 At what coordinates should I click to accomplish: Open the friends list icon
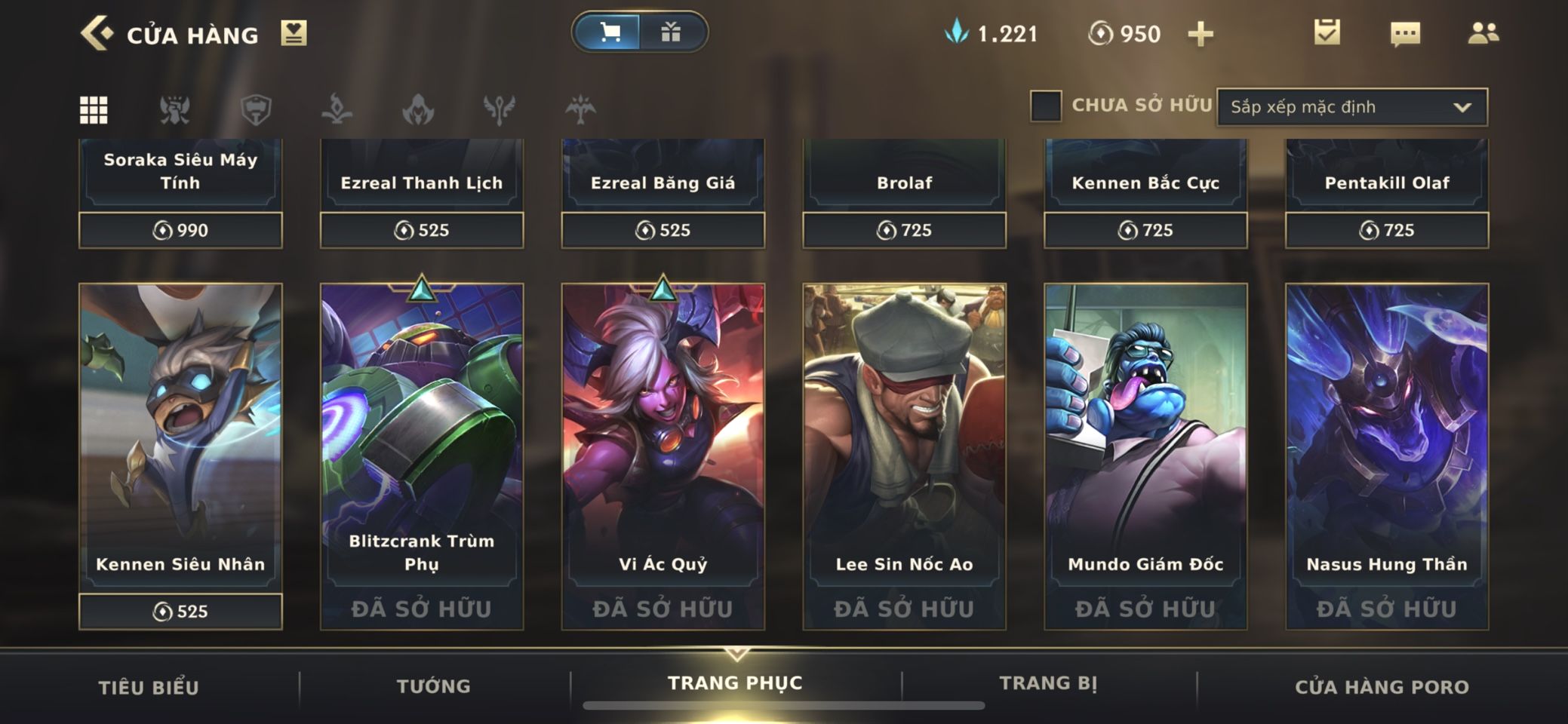coord(1483,33)
